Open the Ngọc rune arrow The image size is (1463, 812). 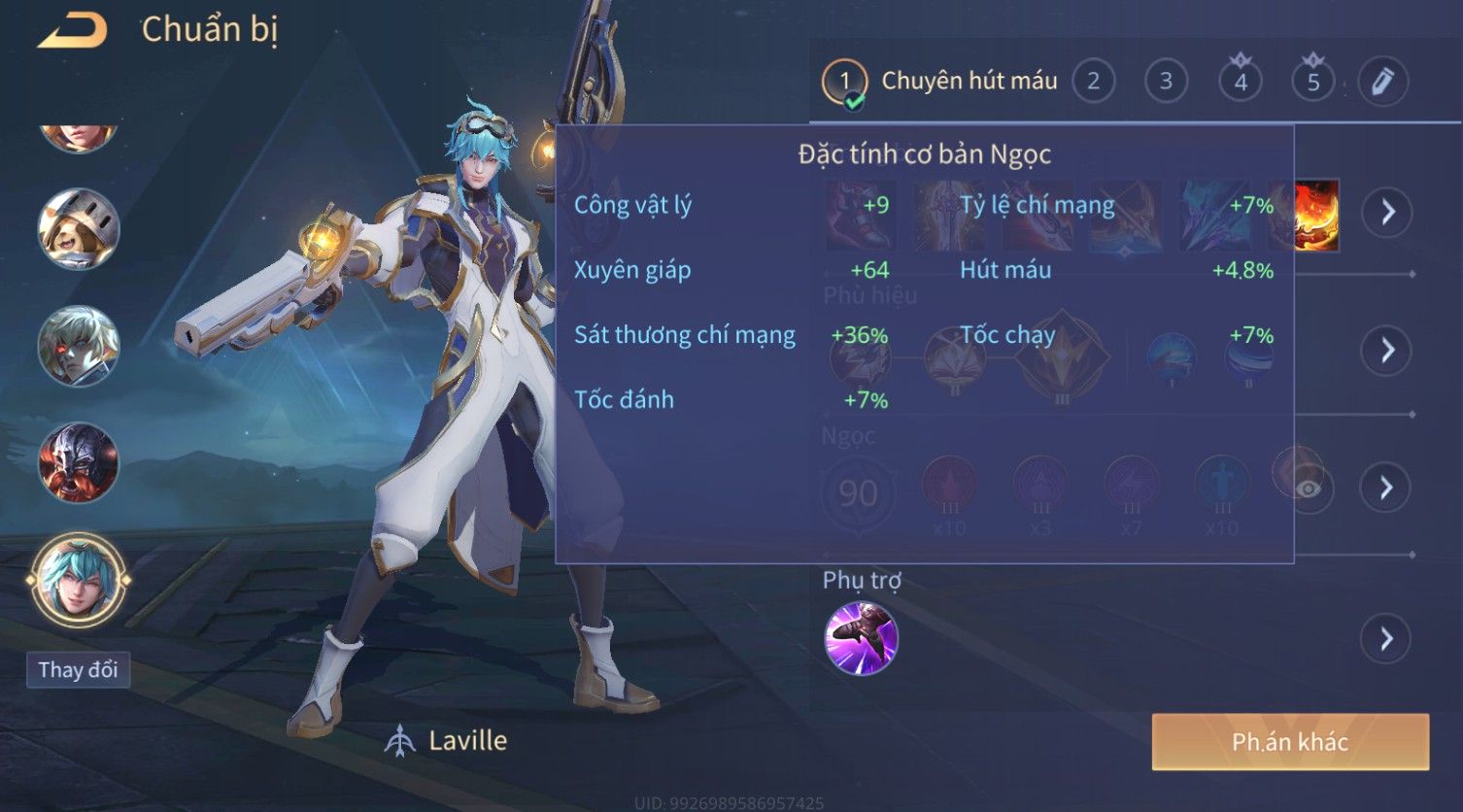[1387, 488]
